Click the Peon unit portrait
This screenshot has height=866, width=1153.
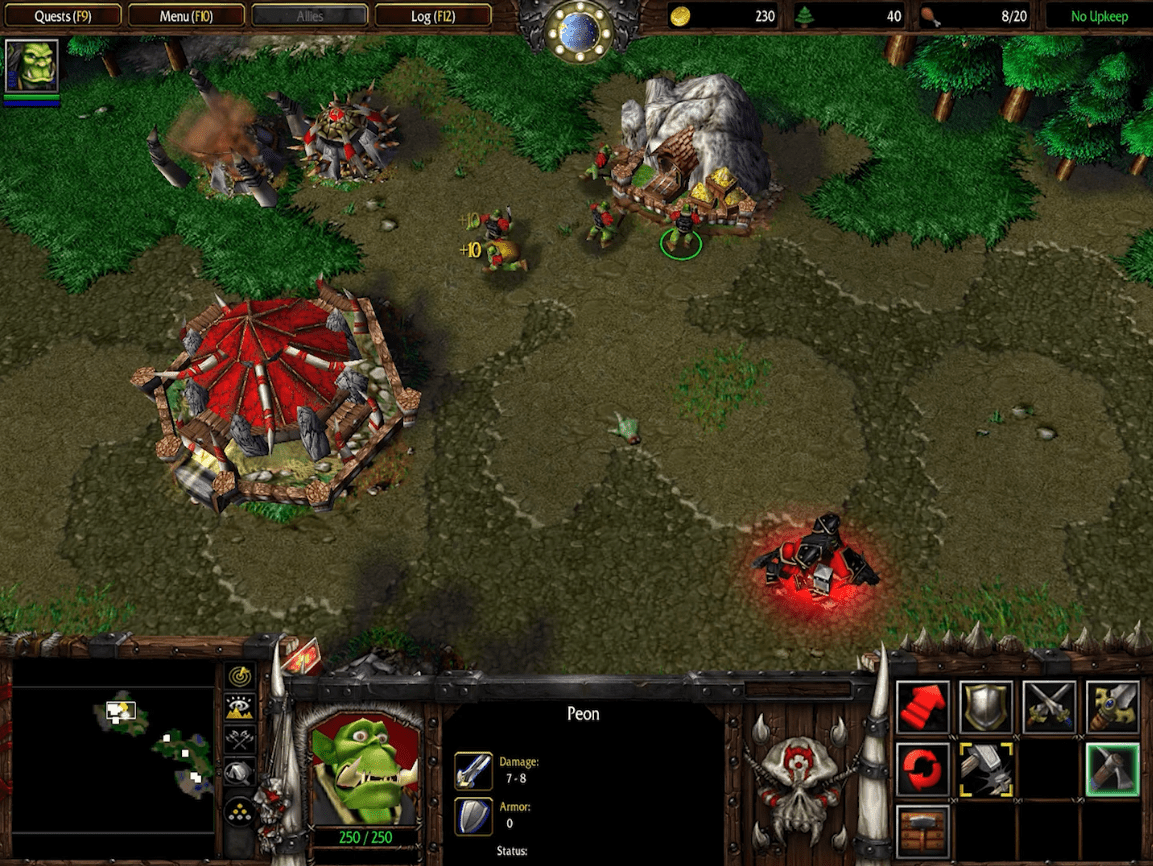365,768
